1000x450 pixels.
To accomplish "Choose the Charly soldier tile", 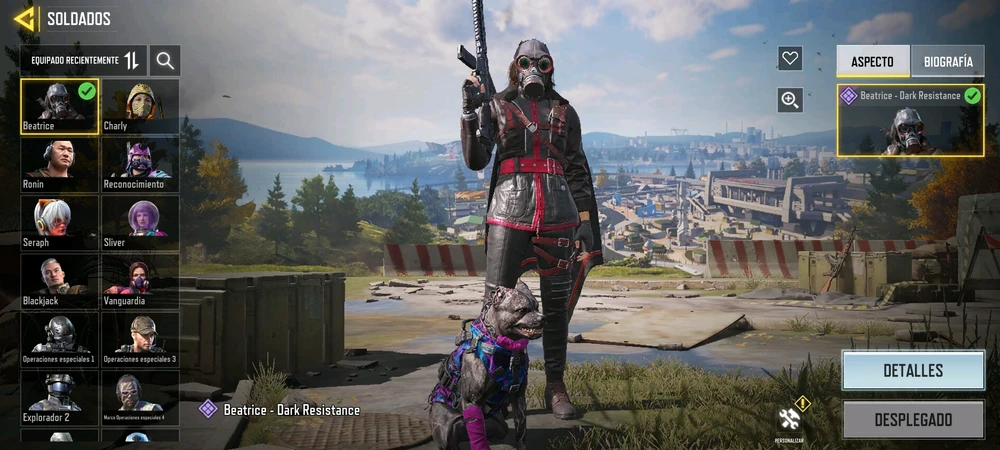I will pyautogui.click(x=140, y=107).
